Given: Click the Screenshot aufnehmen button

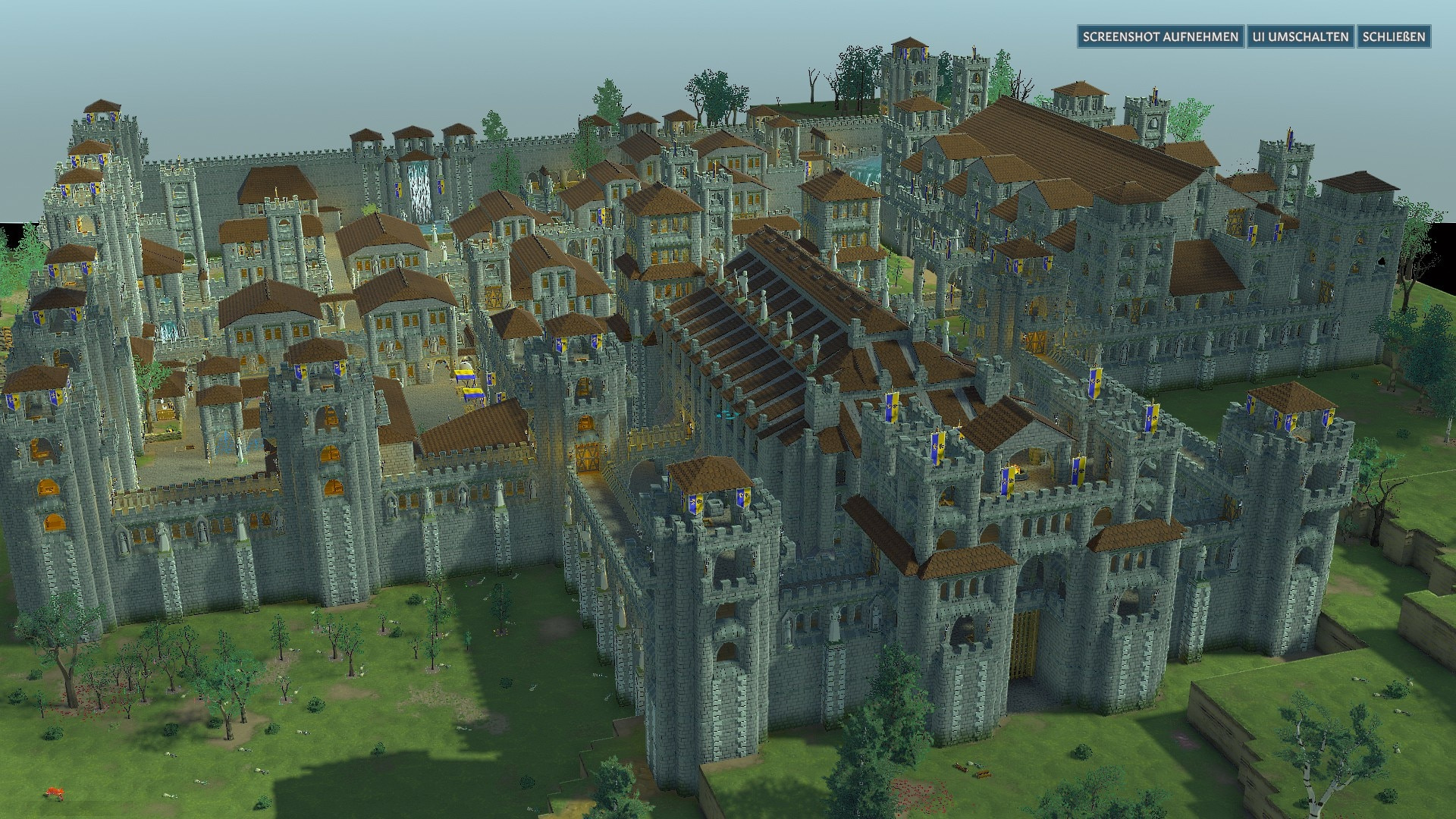Looking at the screenshot, I should click(1160, 36).
